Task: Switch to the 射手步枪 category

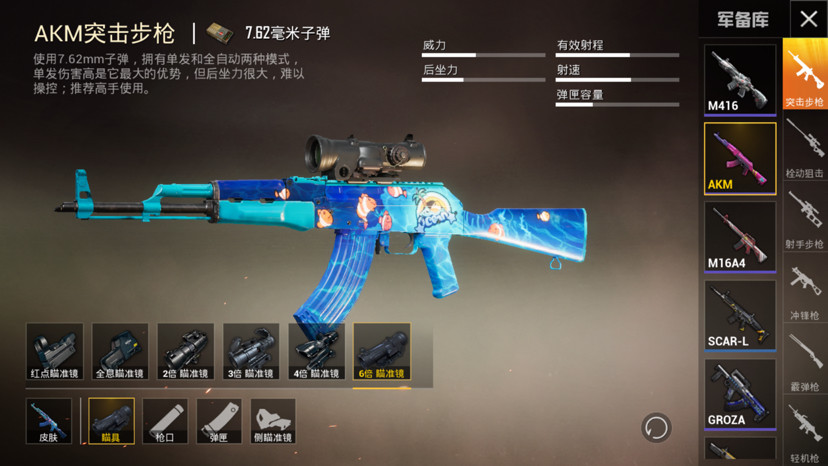Action: coord(804,217)
